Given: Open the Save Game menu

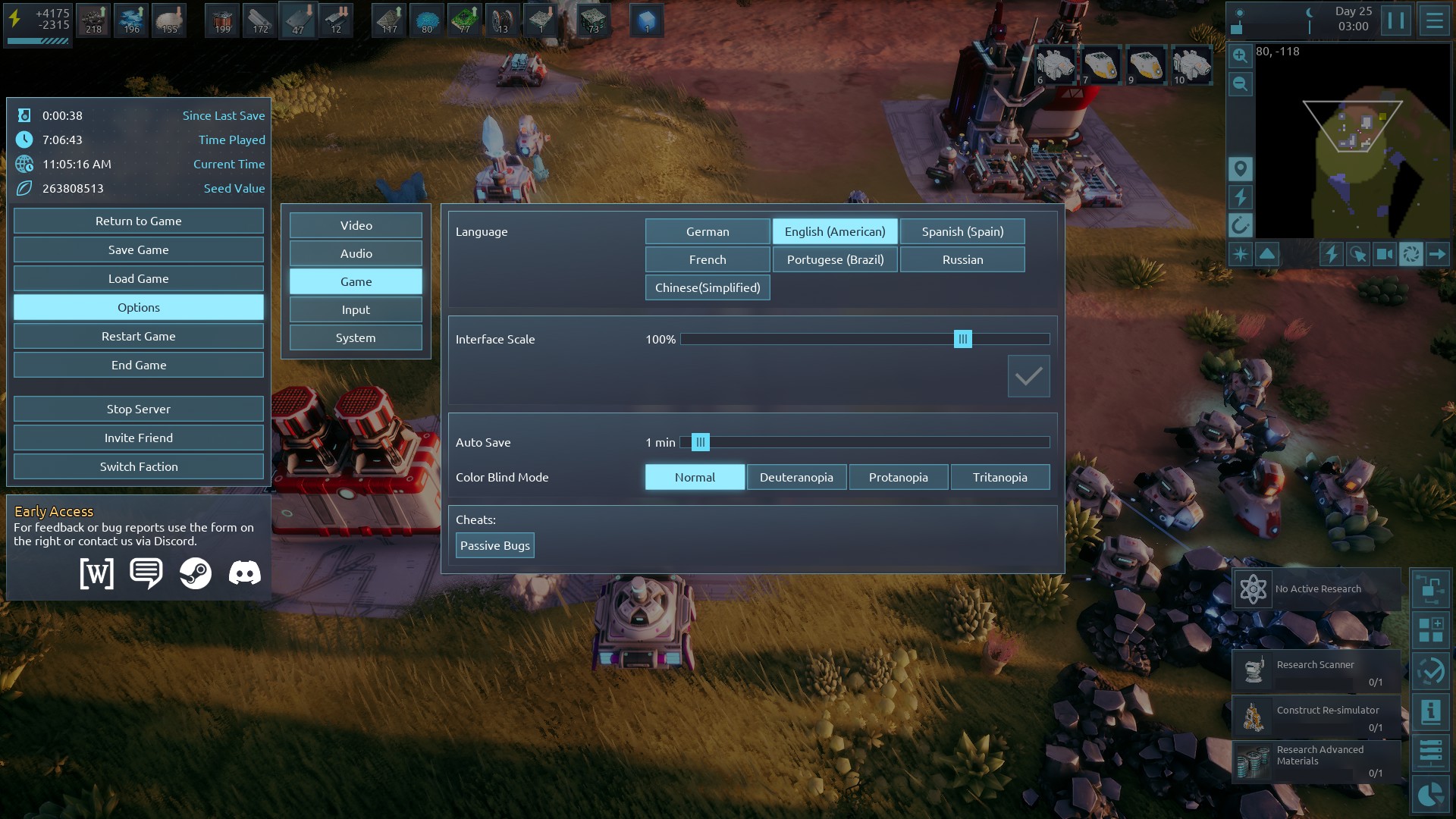Looking at the screenshot, I should tap(138, 249).
